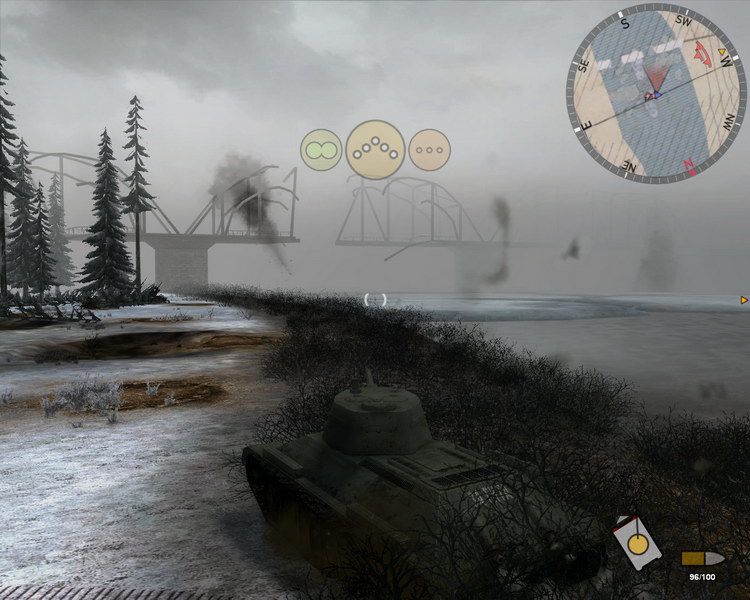Pick the green two-circle formation icon
The width and height of the screenshot is (750, 600).
coord(321,151)
